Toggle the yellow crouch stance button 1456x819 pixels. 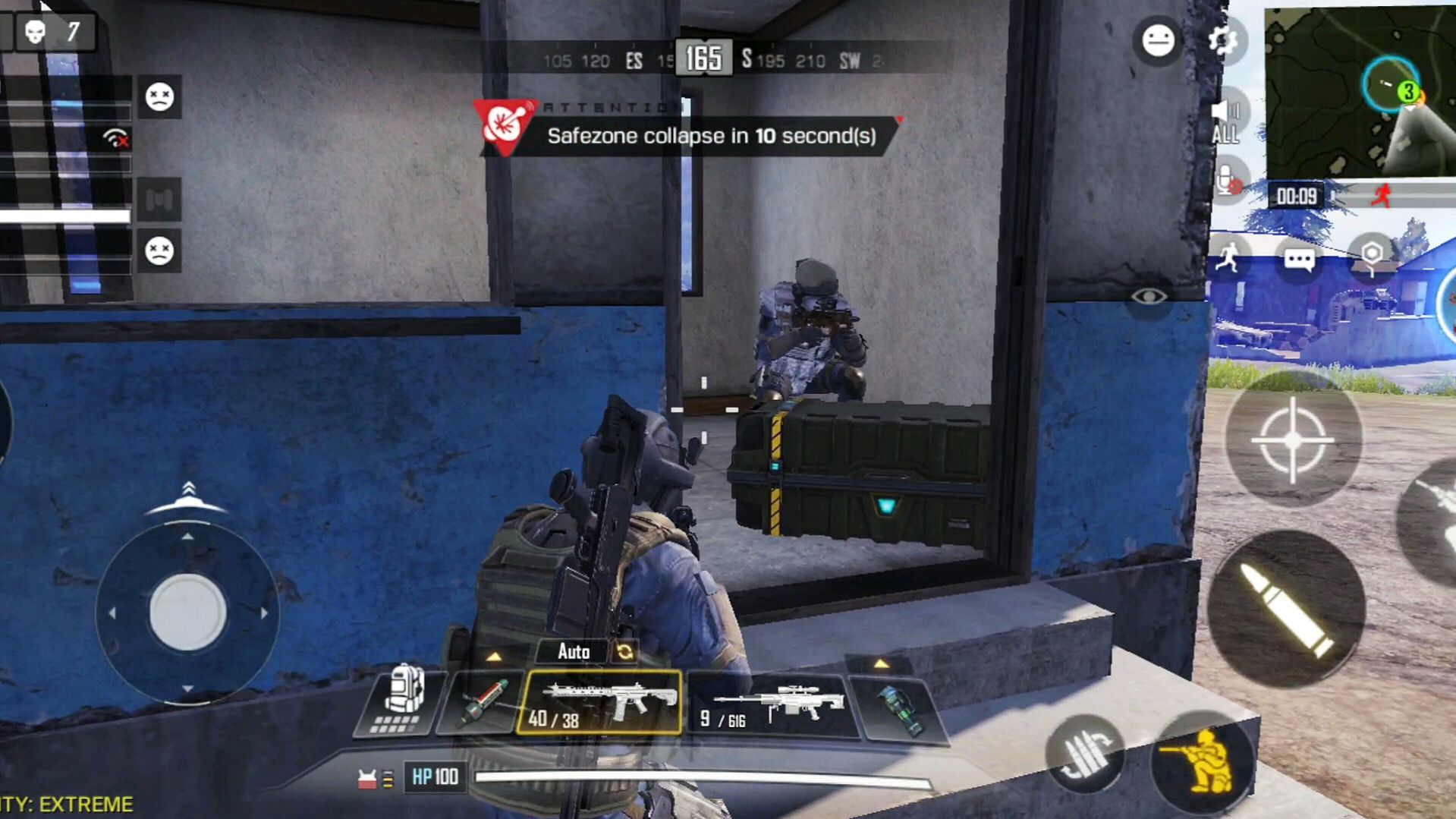pos(1203,760)
